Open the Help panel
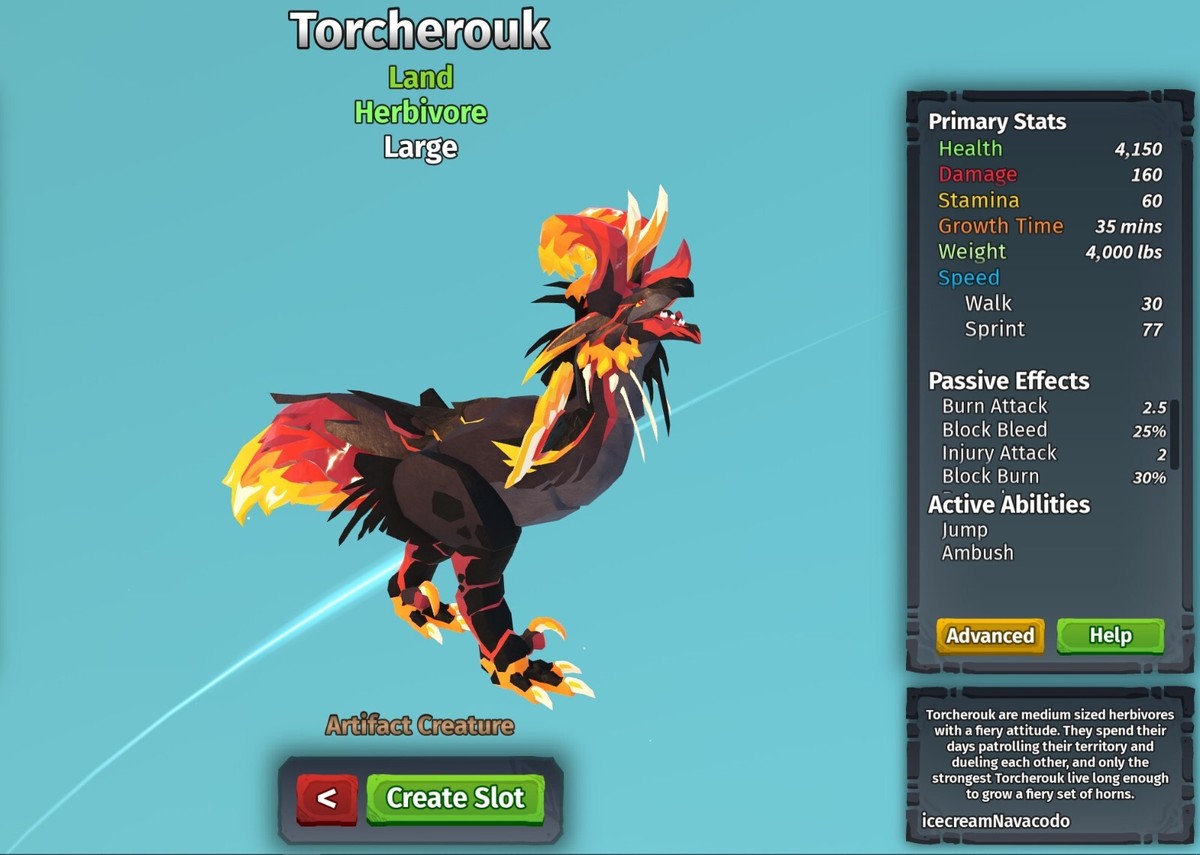Viewport: 1200px width, 855px height. click(x=1110, y=636)
